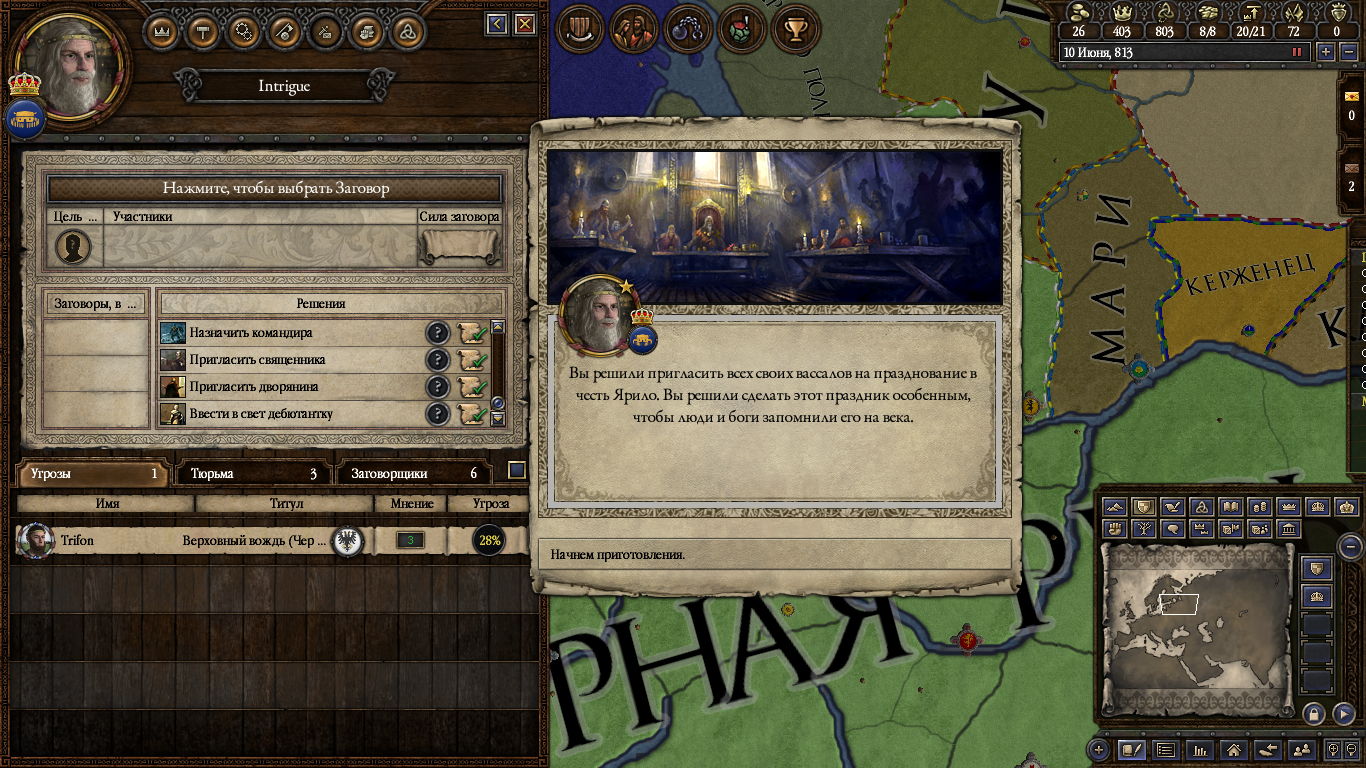Click 'Нажмите, чтобы выбрать Заговор' button
The width and height of the screenshot is (1366, 768).
pos(275,188)
